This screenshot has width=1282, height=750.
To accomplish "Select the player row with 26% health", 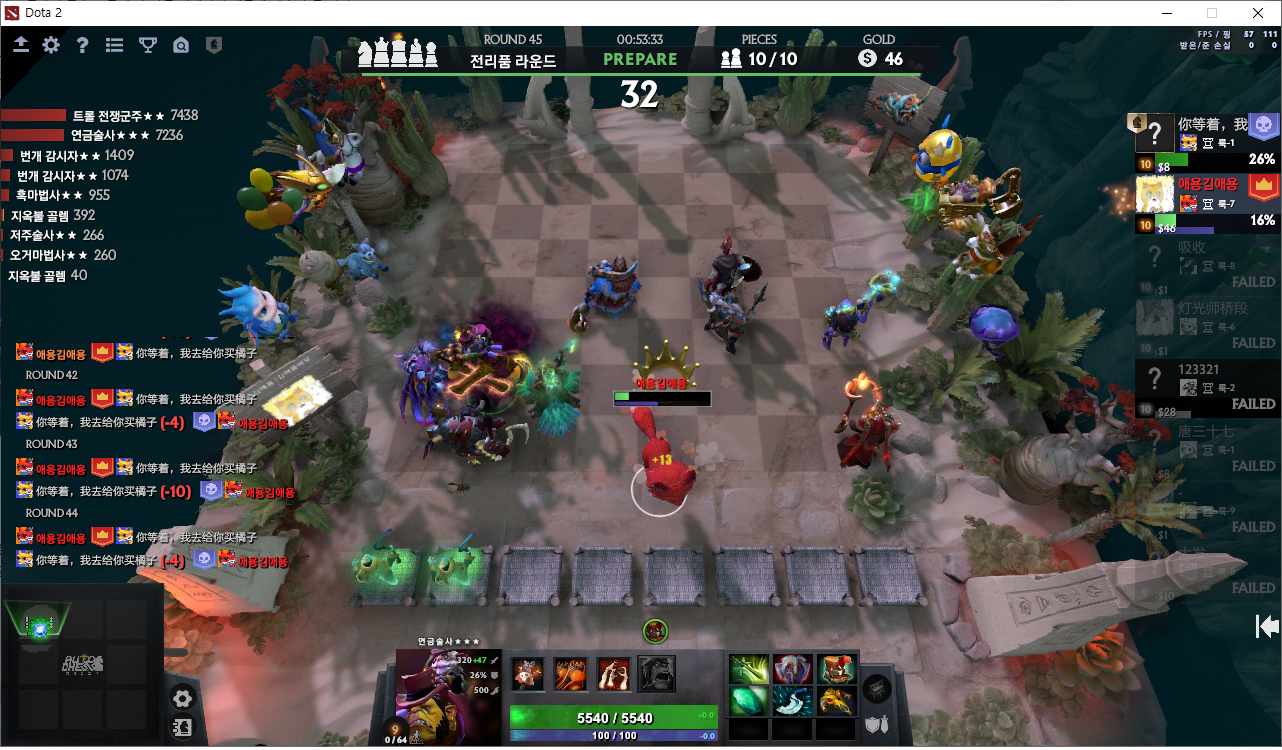I will 1207,141.
